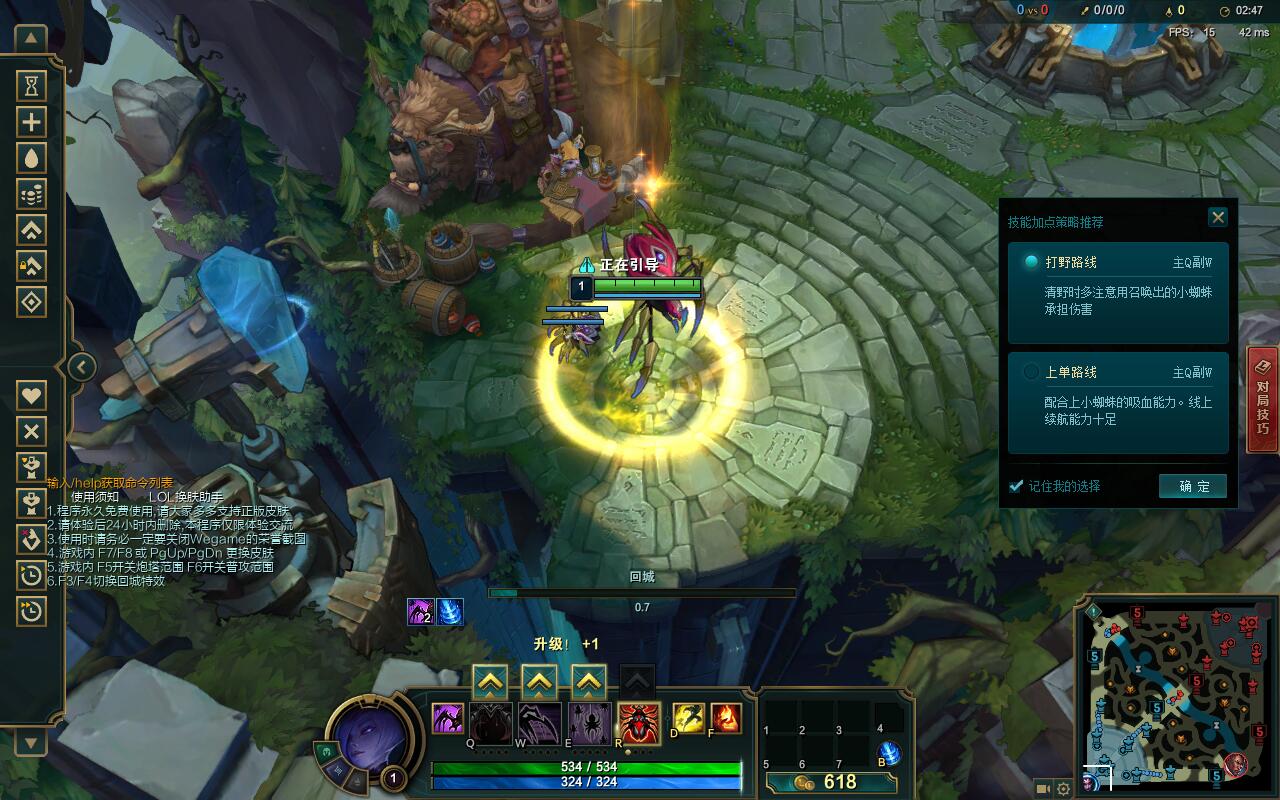Click the hourglass icon in left toolbar
Image resolution: width=1280 pixels, height=800 pixels.
tap(32, 86)
